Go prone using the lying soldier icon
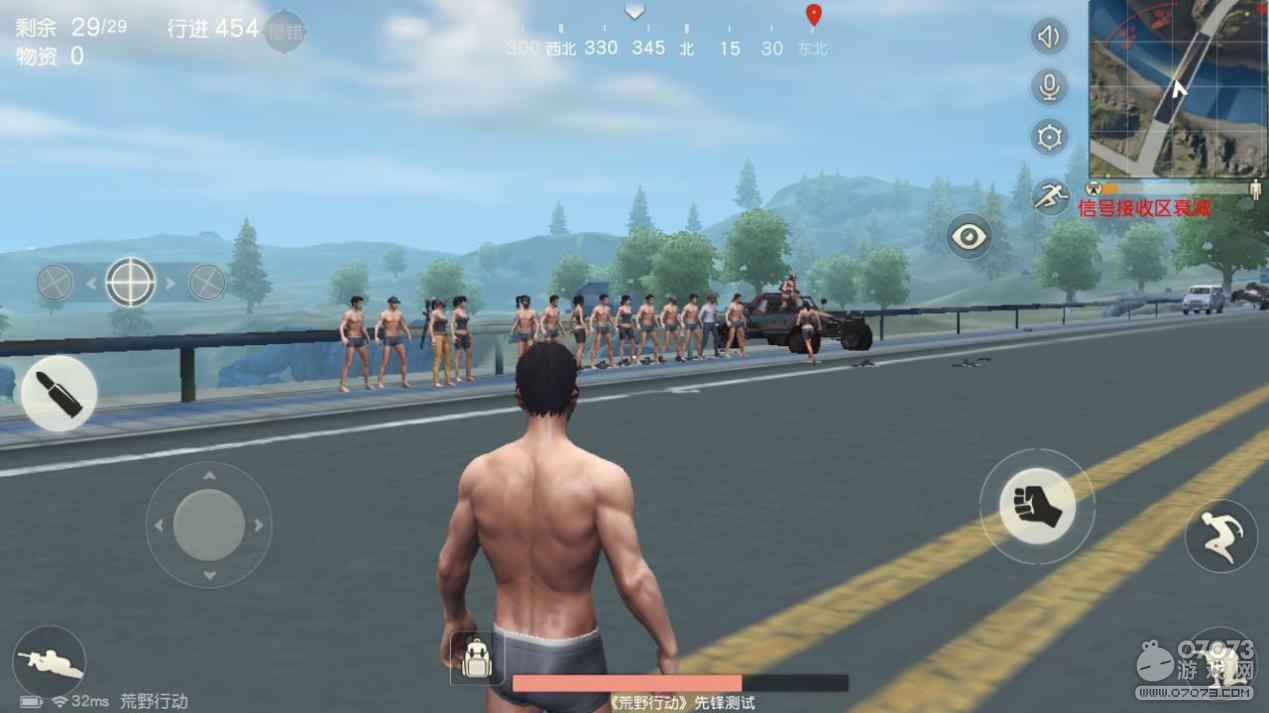The image size is (1269, 713). coord(50,662)
